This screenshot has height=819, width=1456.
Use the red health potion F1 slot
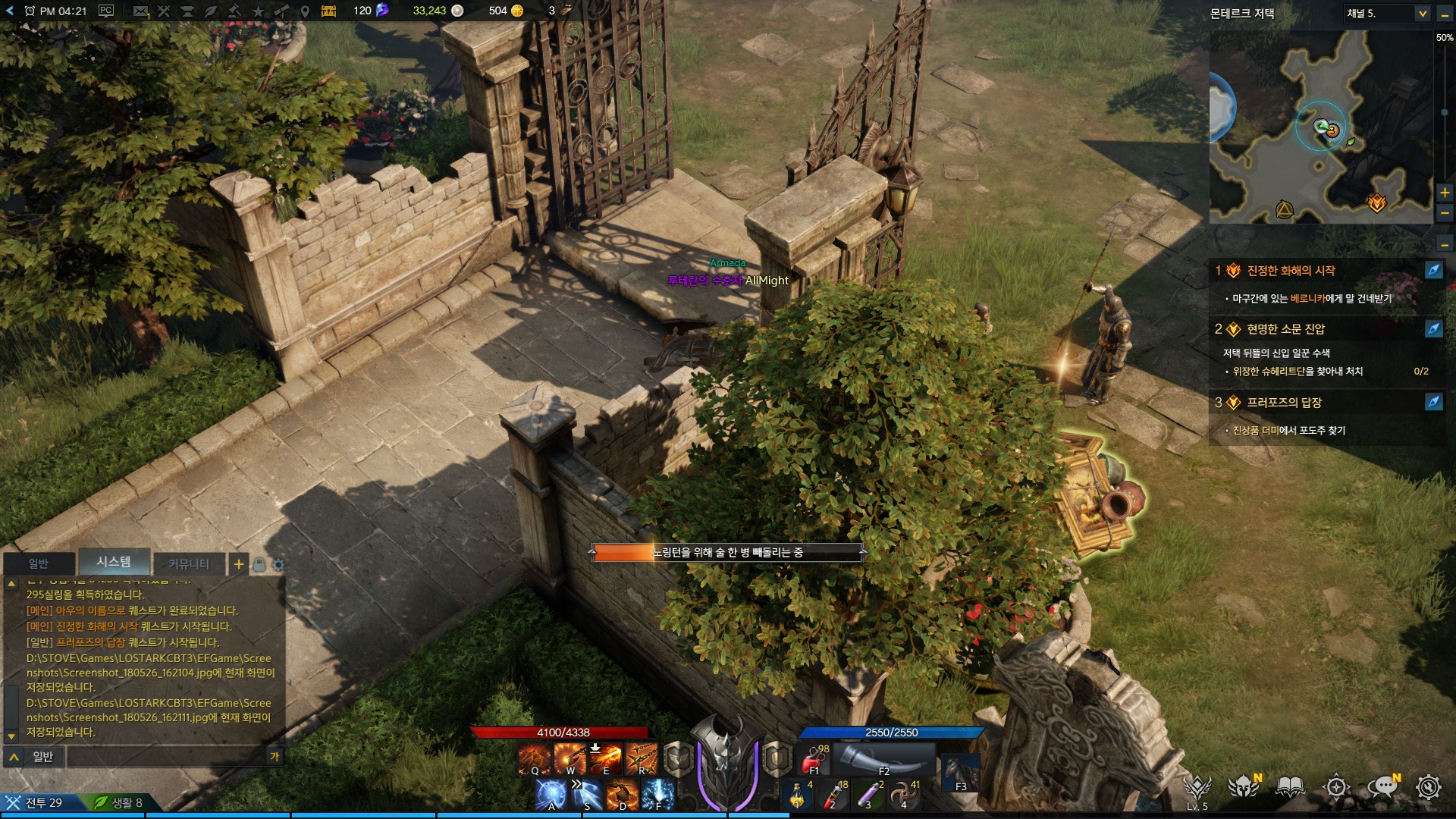[815, 759]
